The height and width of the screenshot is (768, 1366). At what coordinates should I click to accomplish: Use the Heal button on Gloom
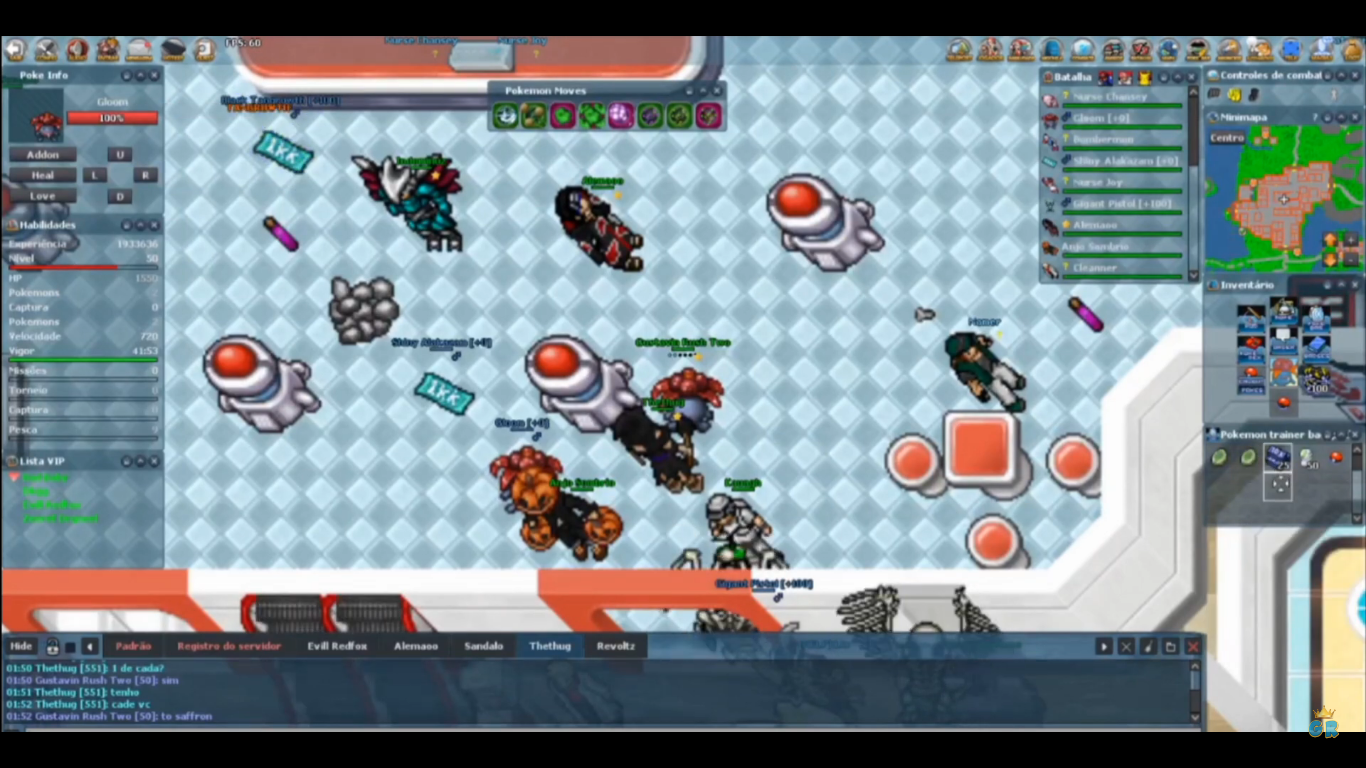coord(42,175)
